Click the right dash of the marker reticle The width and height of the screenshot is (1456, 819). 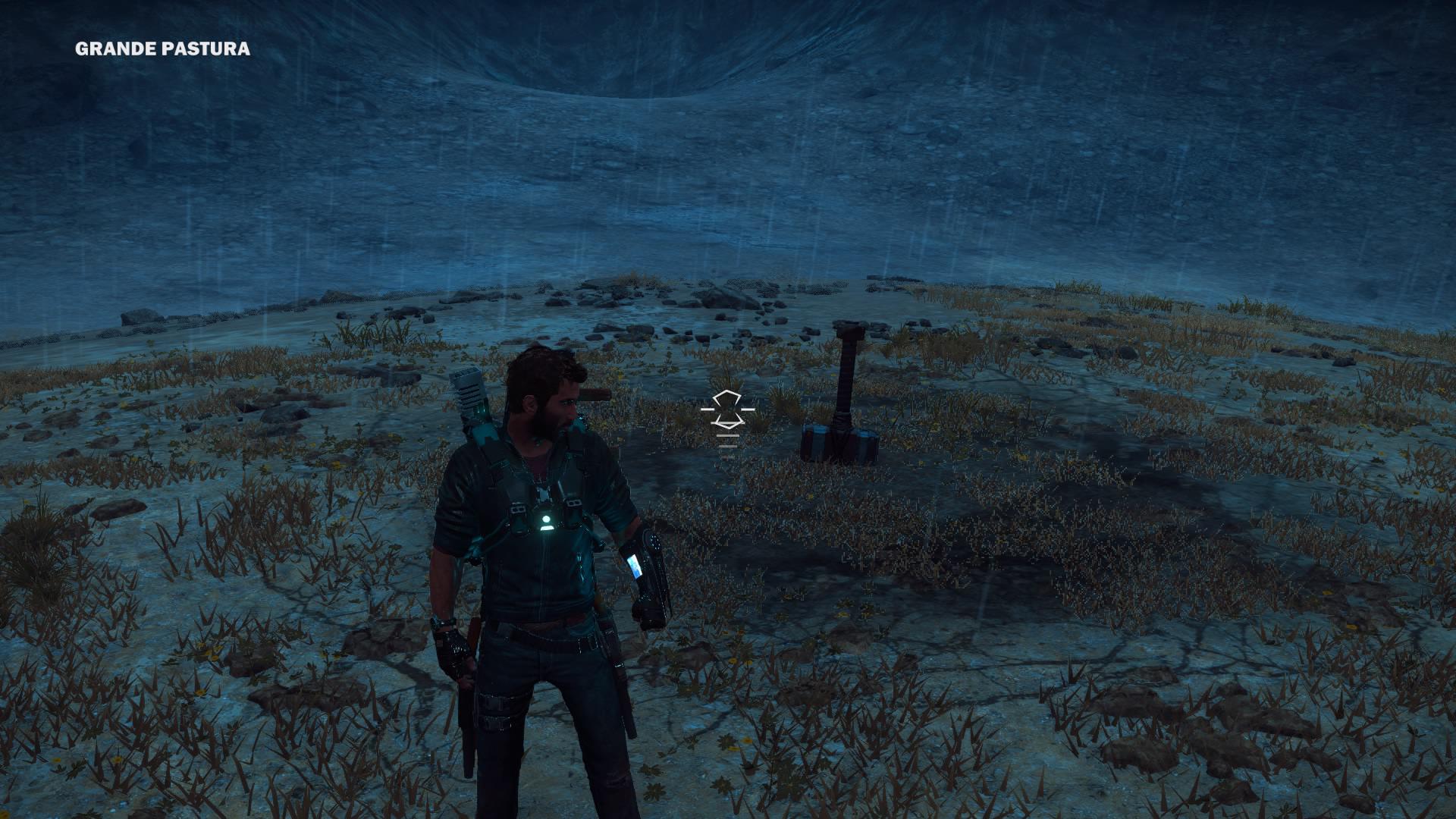(x=748, y=409)
